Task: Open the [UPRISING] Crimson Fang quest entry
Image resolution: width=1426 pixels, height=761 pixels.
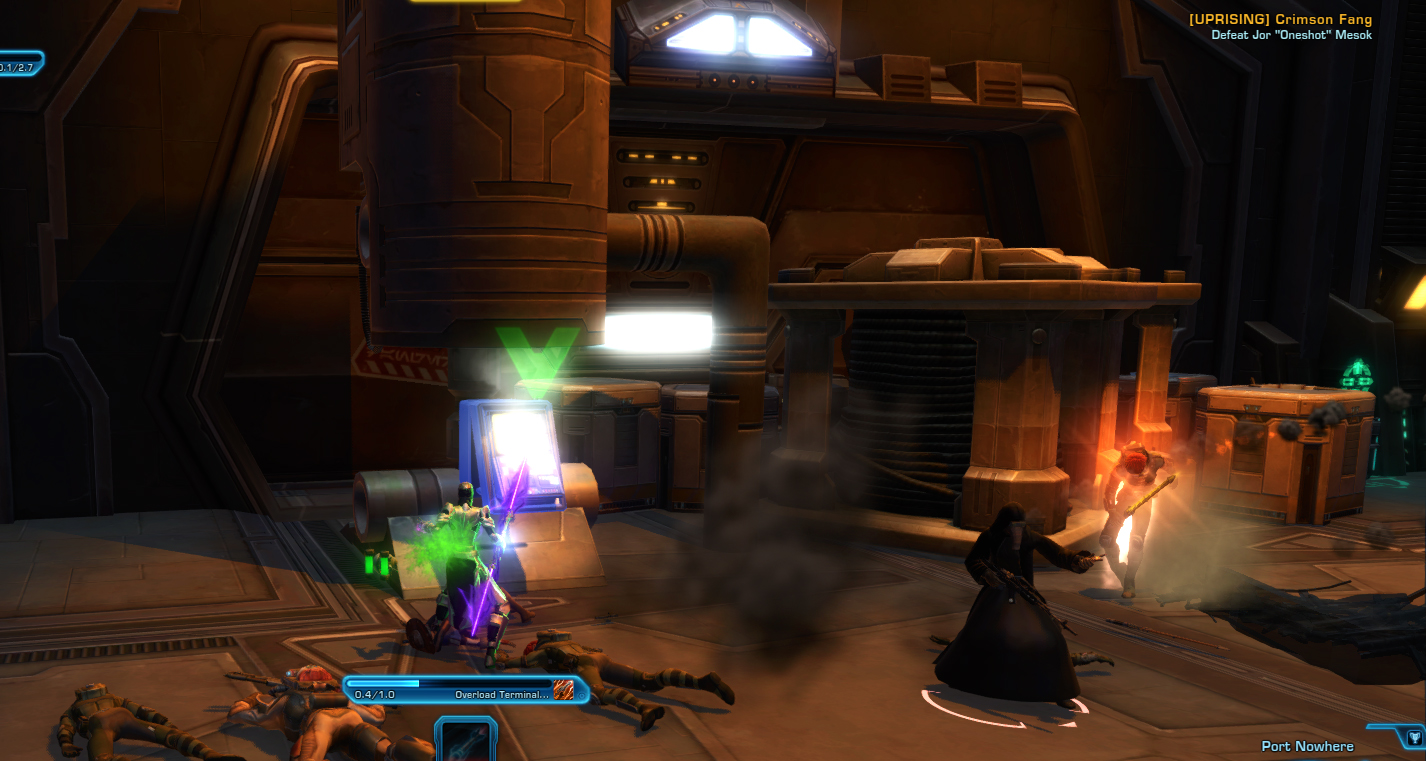Action: 1281,18
